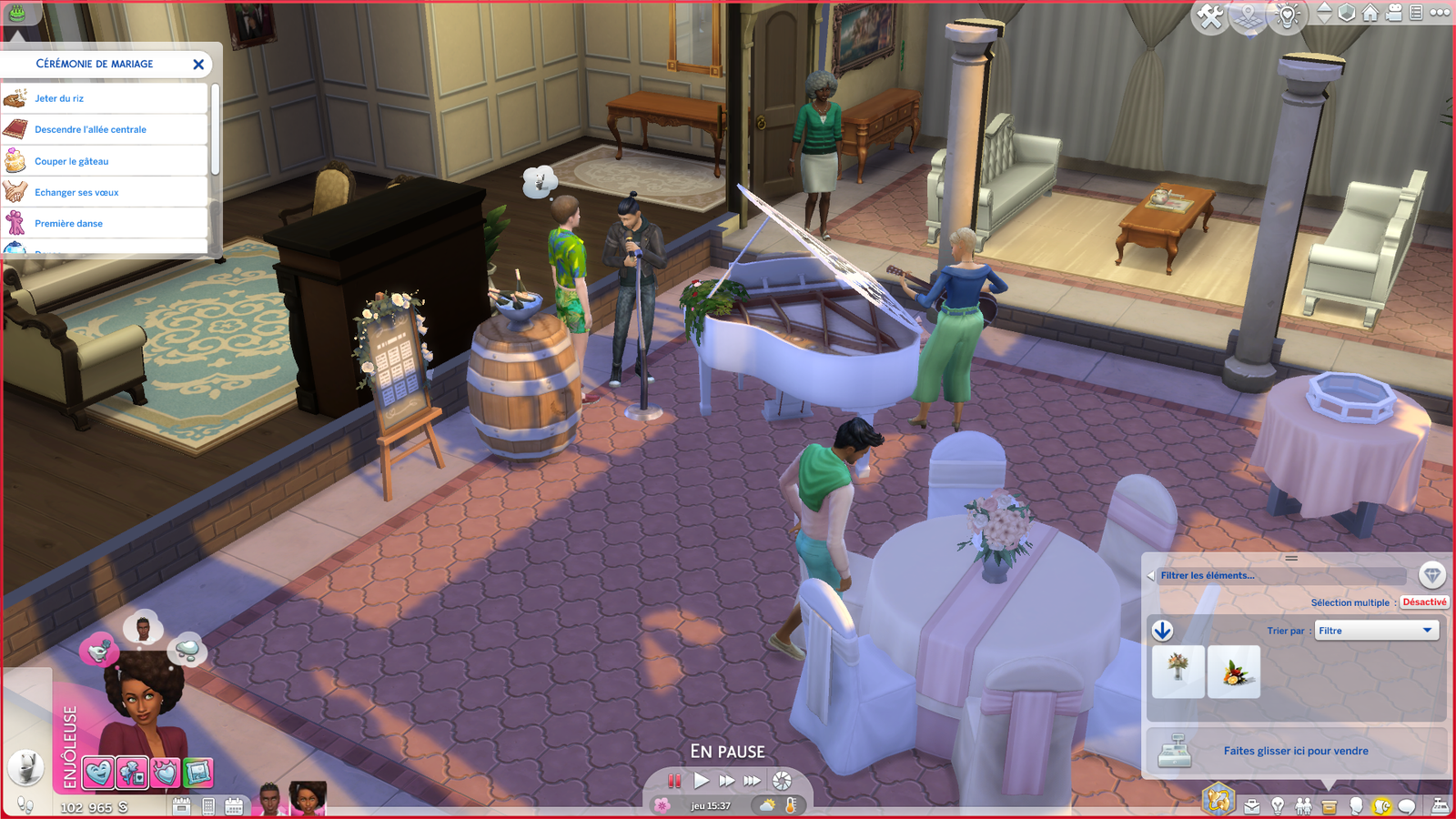Set game speed to fast forward
Viewport: 1456px width, 819px height.
(726, 781)
